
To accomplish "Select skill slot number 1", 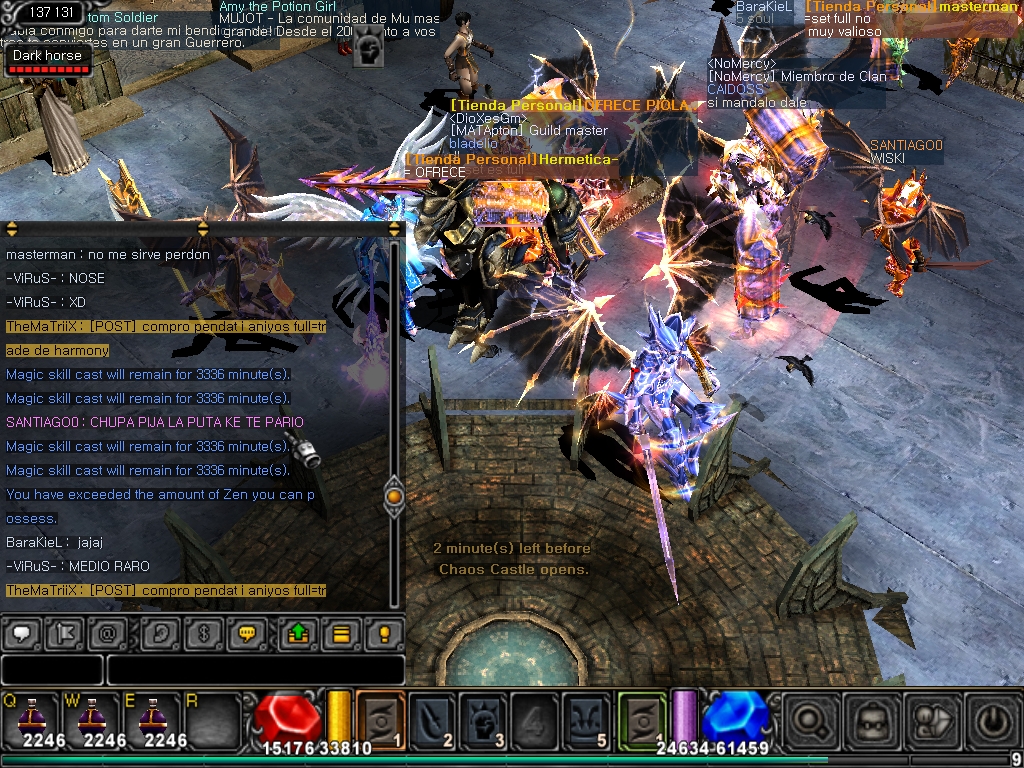I will click(x=381, y=718).
